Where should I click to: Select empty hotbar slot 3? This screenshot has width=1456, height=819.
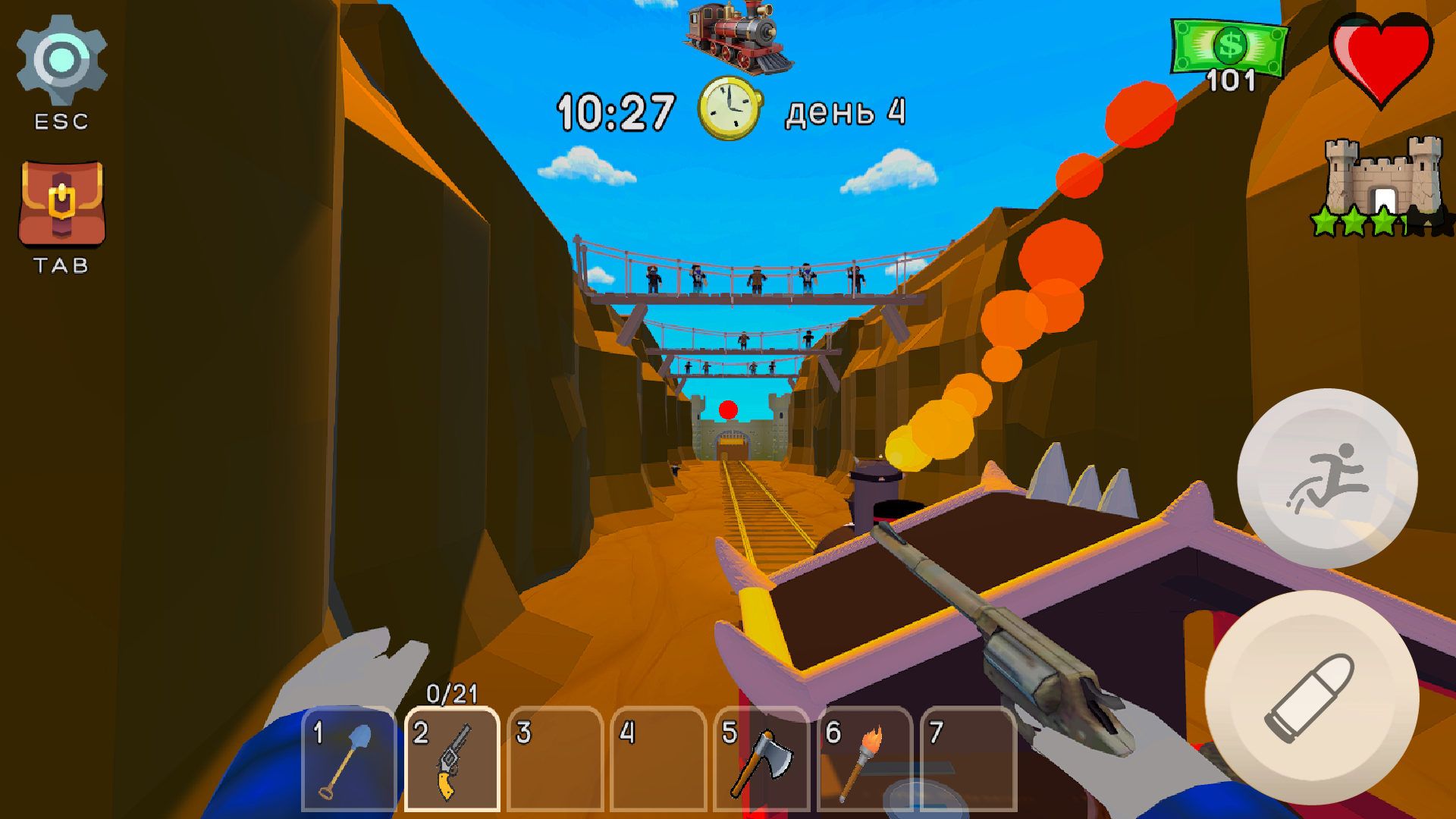tap(555, 758)
